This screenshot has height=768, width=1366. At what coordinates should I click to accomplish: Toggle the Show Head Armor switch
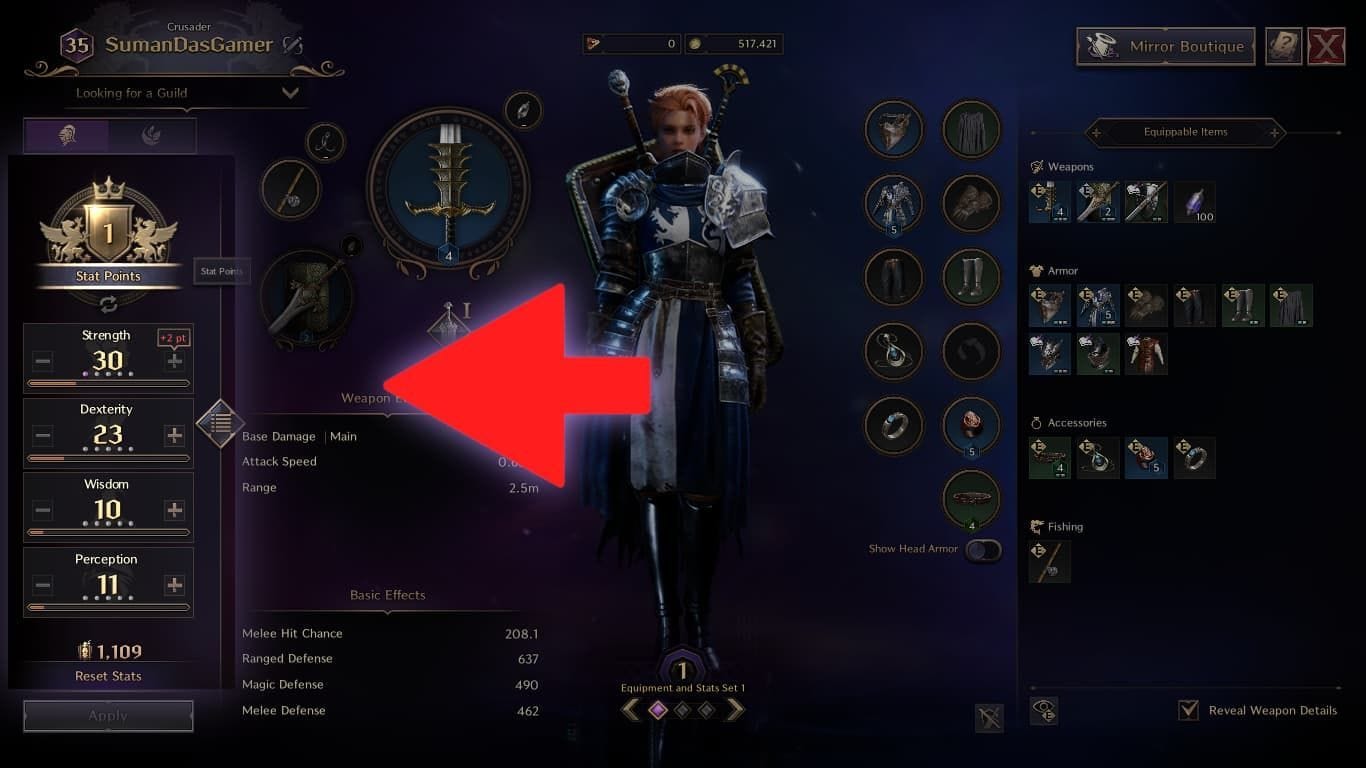coord(981,549)
